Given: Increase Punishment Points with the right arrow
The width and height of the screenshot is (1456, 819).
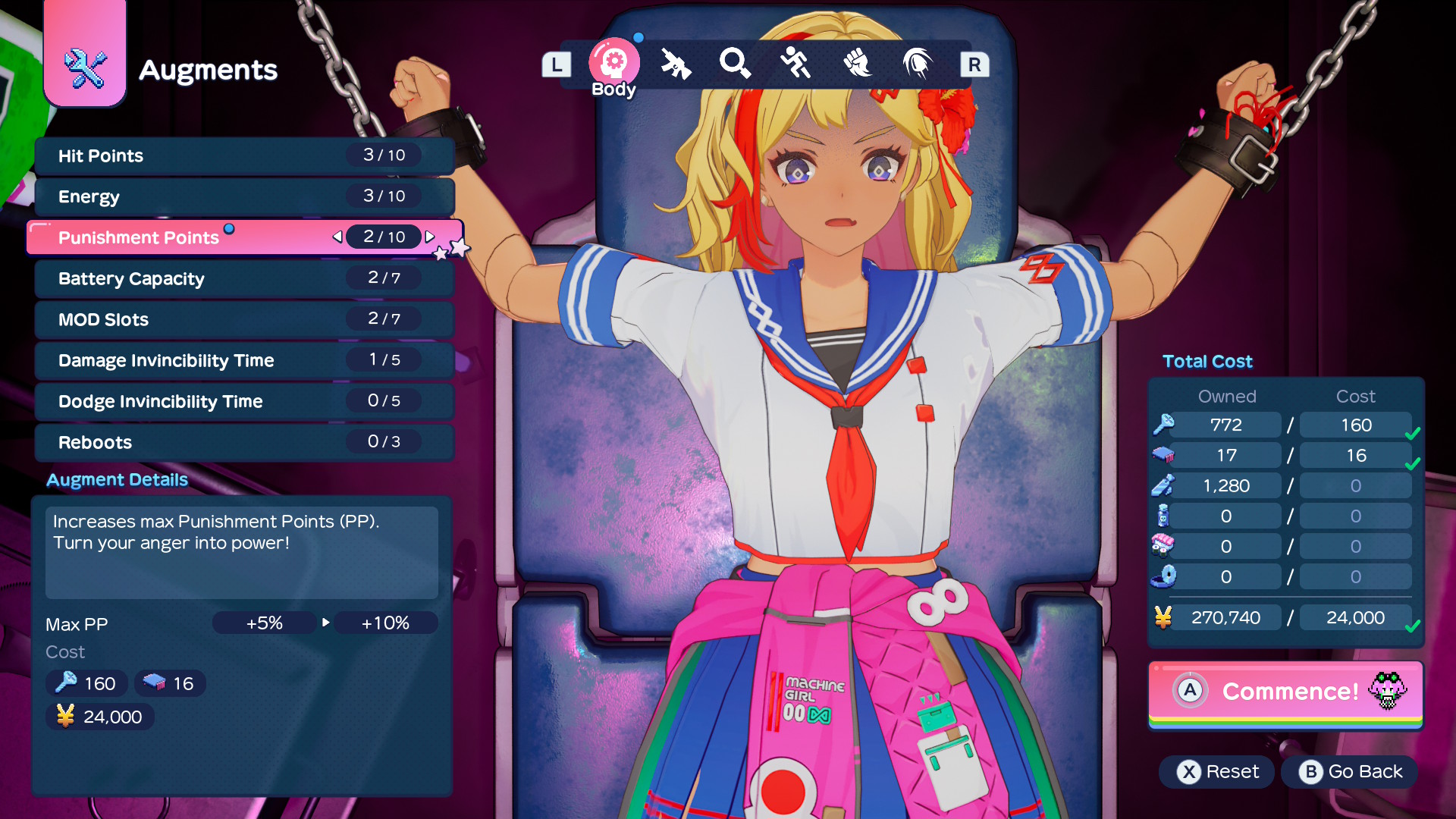Looking at the screenshot, I should [x=430, y=237].
